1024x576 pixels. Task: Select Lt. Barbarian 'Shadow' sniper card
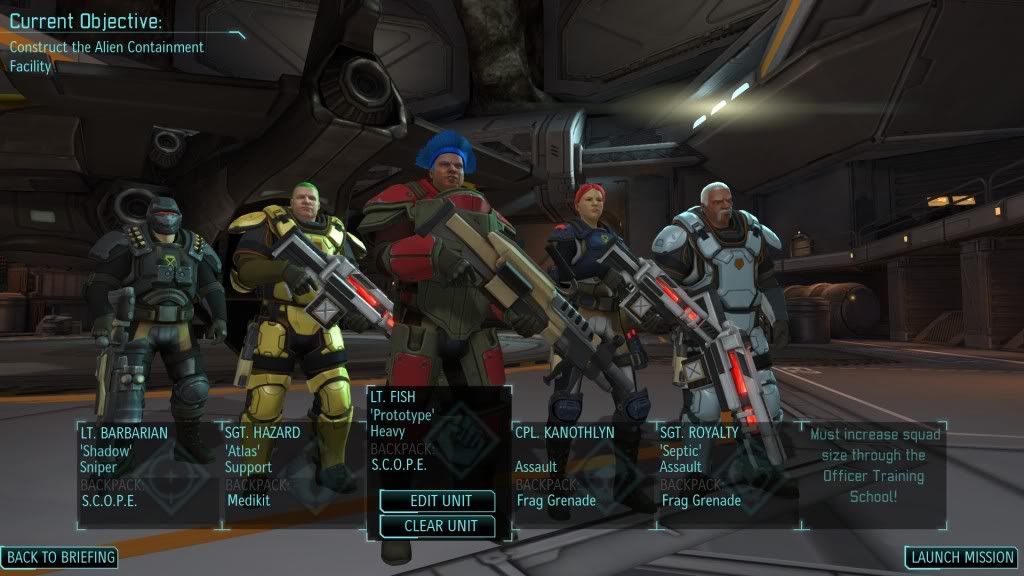(x=149, y=472)
